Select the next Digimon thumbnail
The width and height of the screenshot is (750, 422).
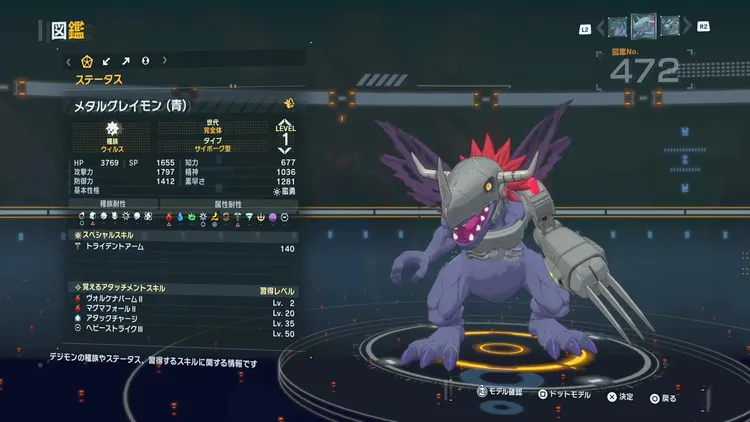pos(670,27)
